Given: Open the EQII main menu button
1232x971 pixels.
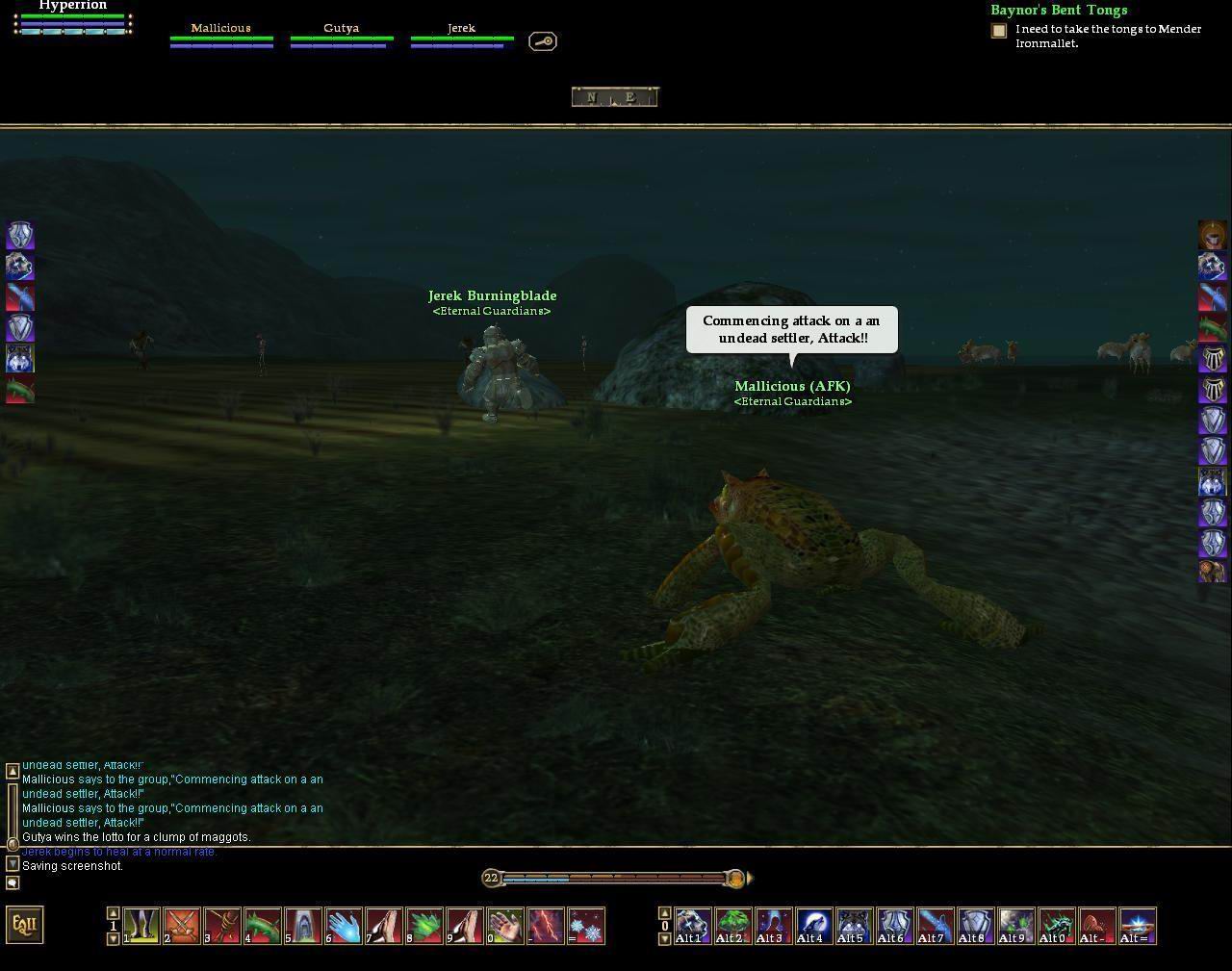Looking at the screenshot, I should click(x=24, y=925).
